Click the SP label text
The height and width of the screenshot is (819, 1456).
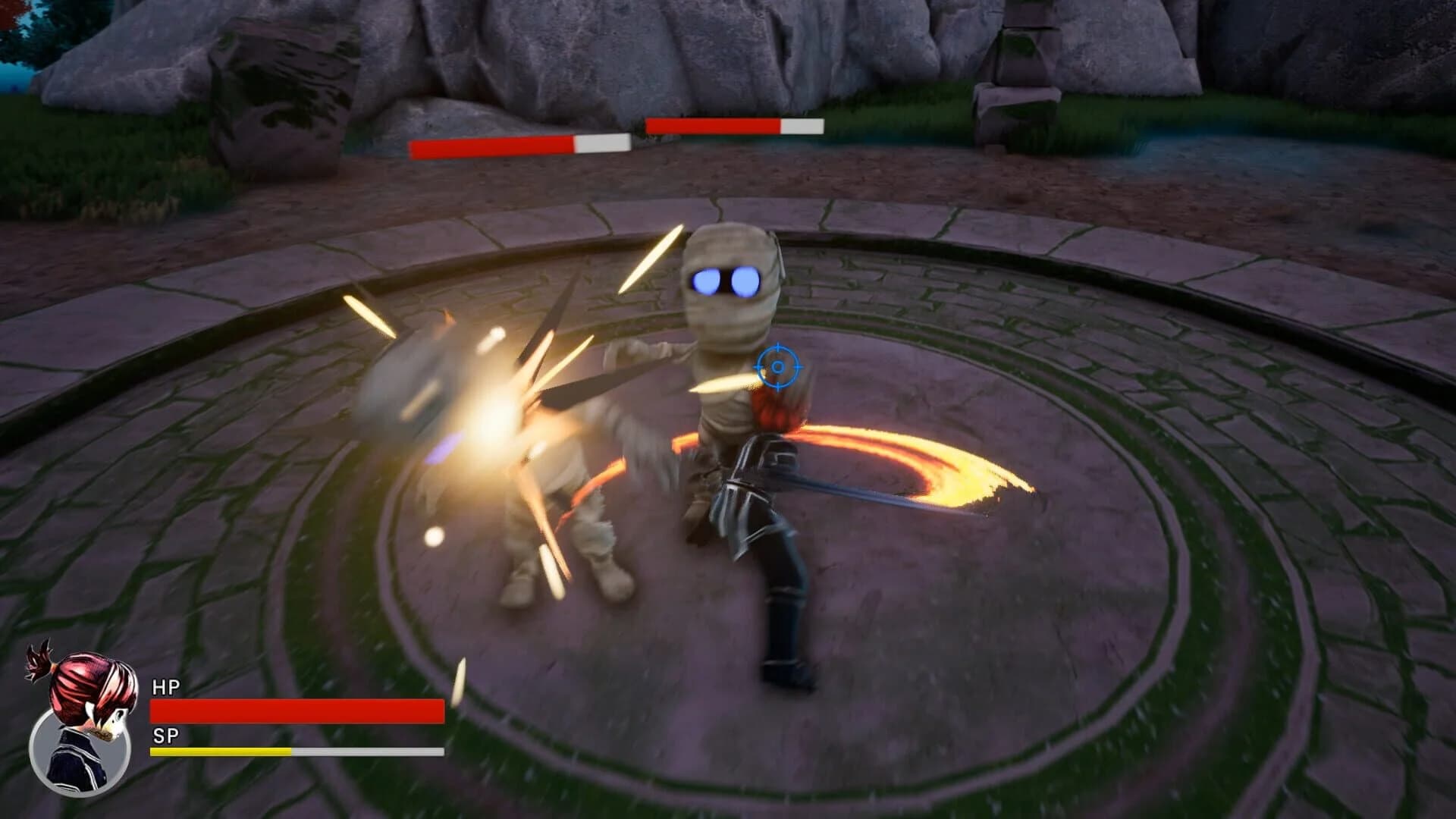click(167, 734)
